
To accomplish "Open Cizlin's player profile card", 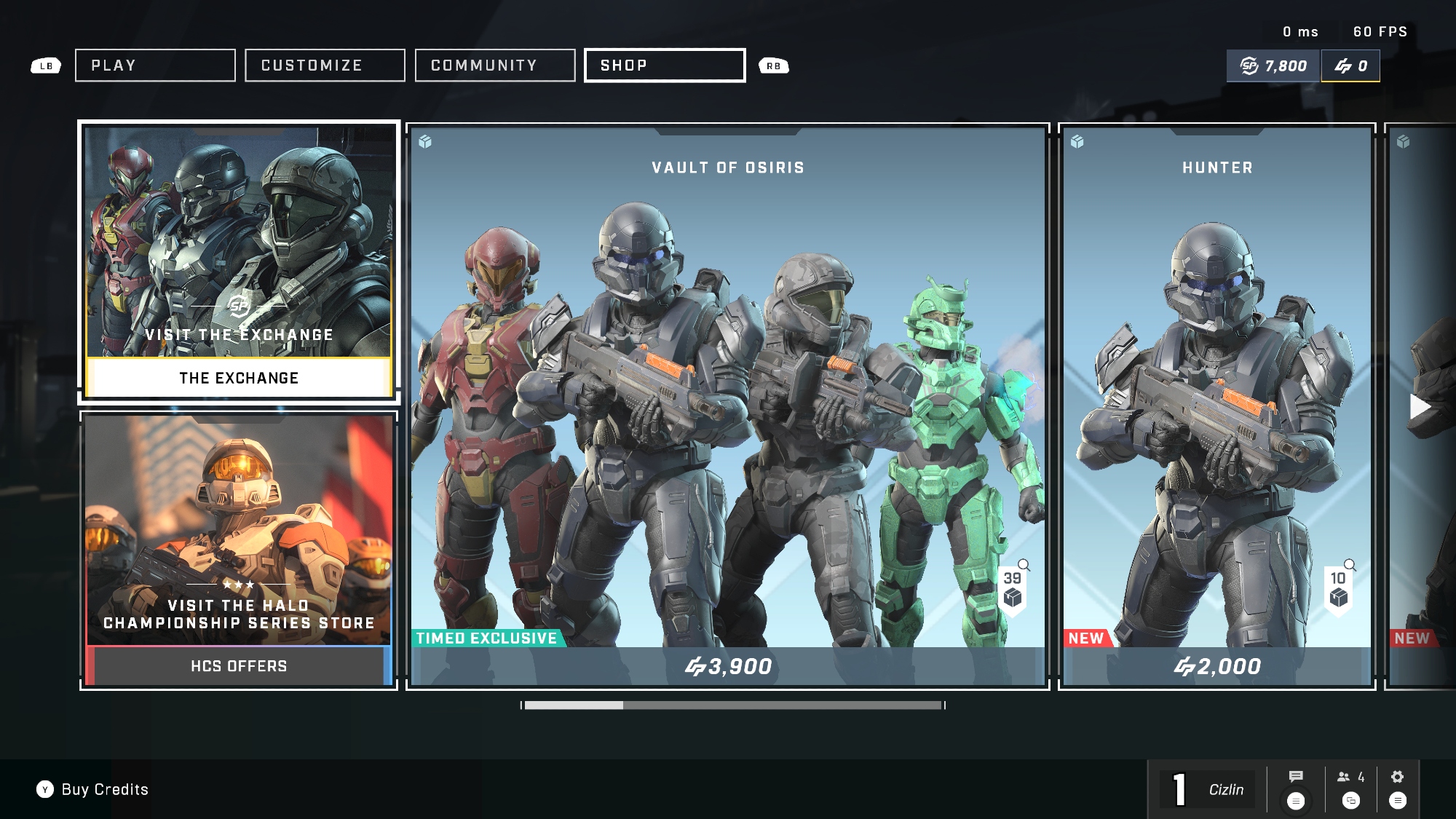I will [x=1208, y=790].
